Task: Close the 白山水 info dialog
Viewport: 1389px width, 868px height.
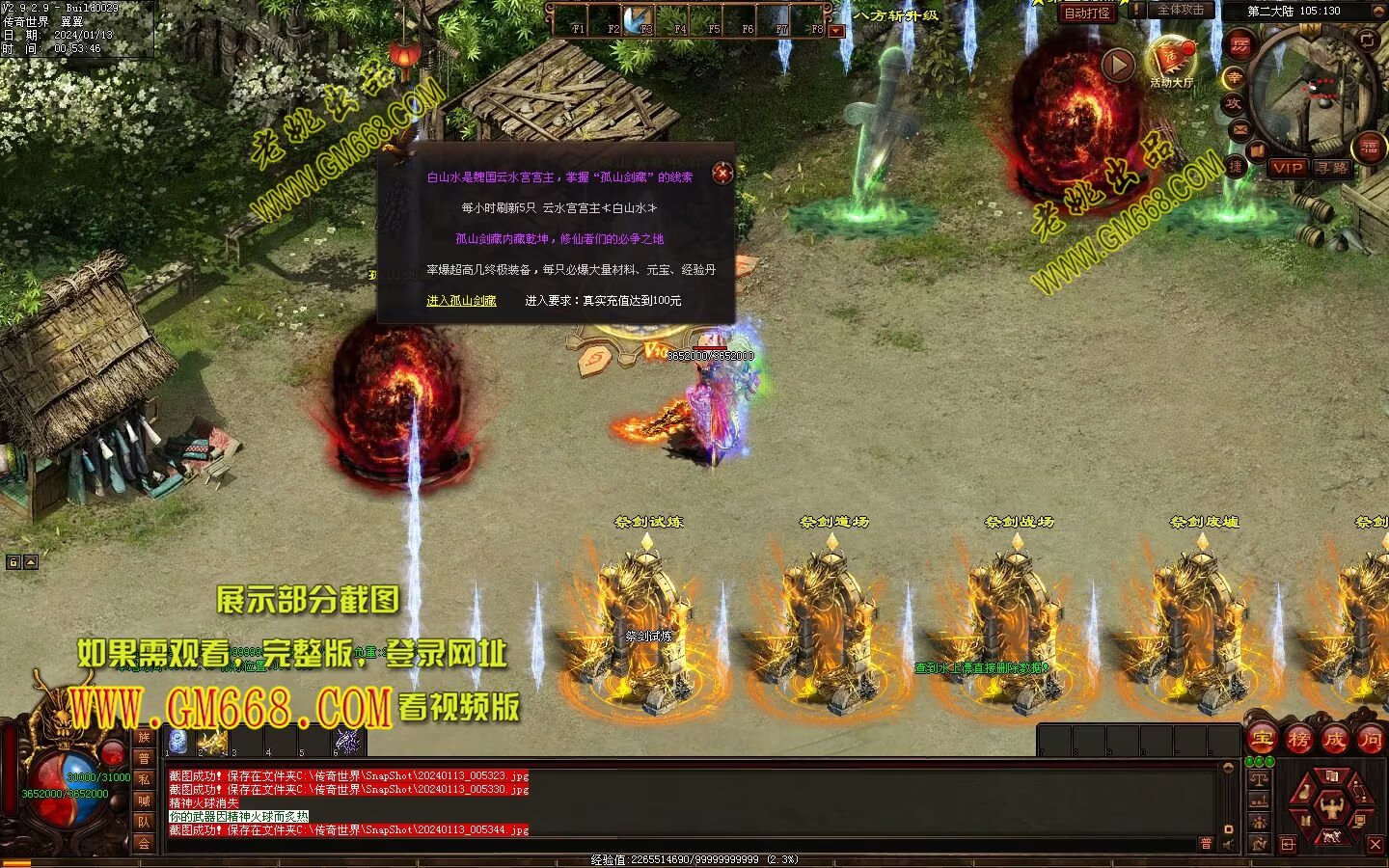Action: tap(722, 174)
